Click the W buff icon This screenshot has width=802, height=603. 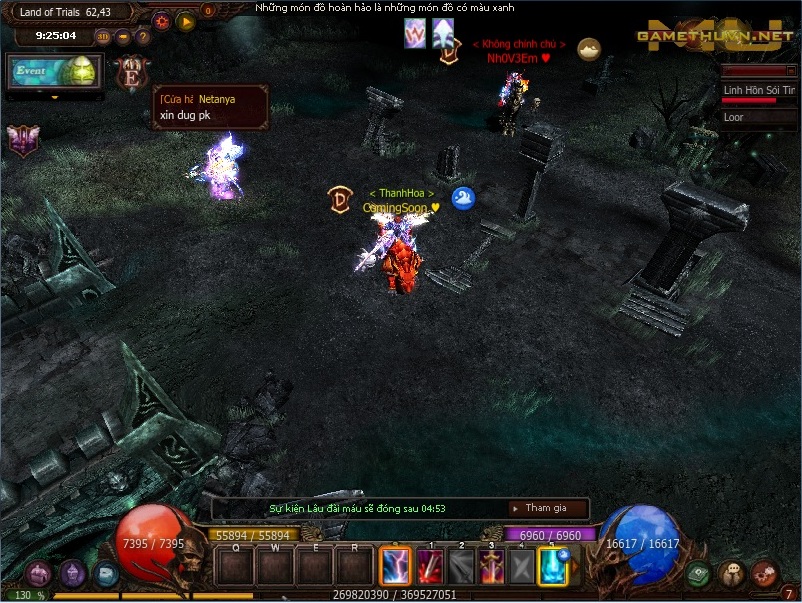[x=415, y=34]
